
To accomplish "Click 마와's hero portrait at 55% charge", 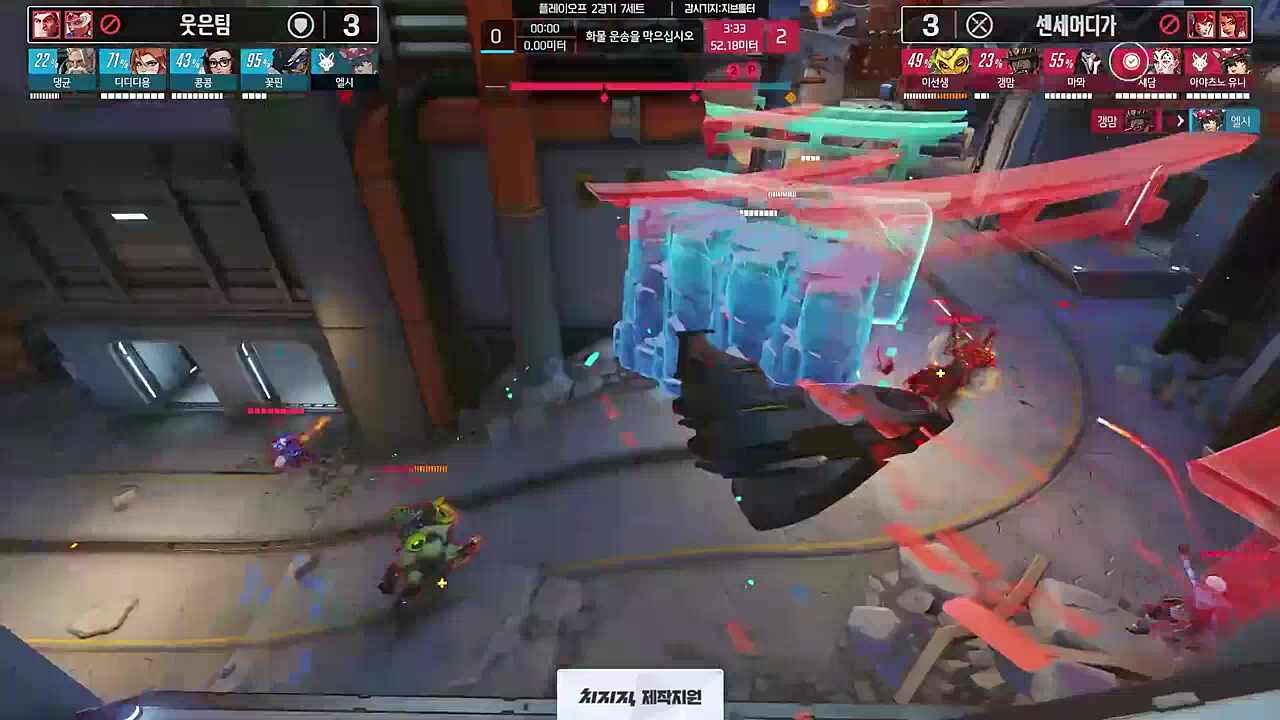I will 1088,62.
